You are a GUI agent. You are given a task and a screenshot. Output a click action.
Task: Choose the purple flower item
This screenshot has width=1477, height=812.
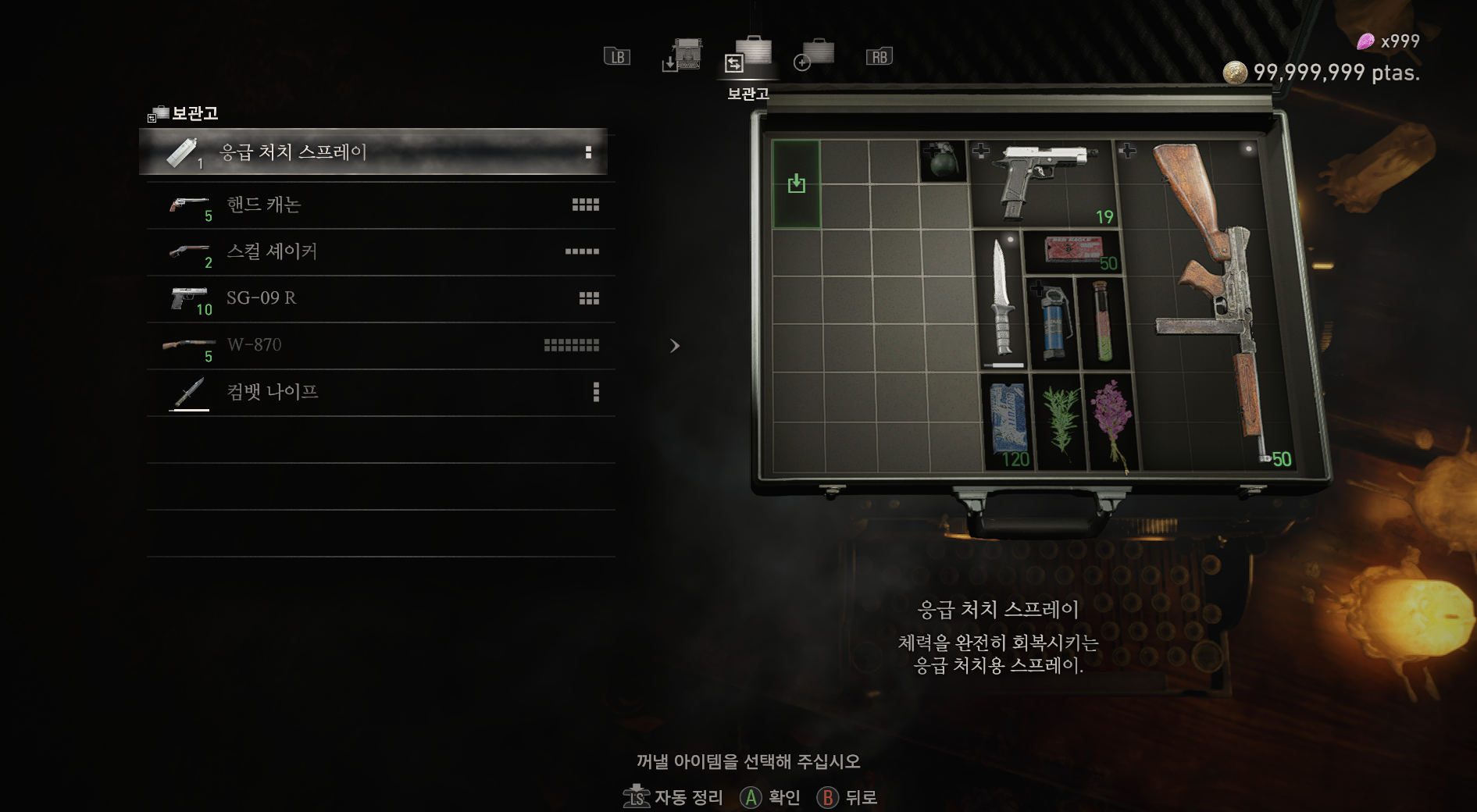click(1111, 422)
